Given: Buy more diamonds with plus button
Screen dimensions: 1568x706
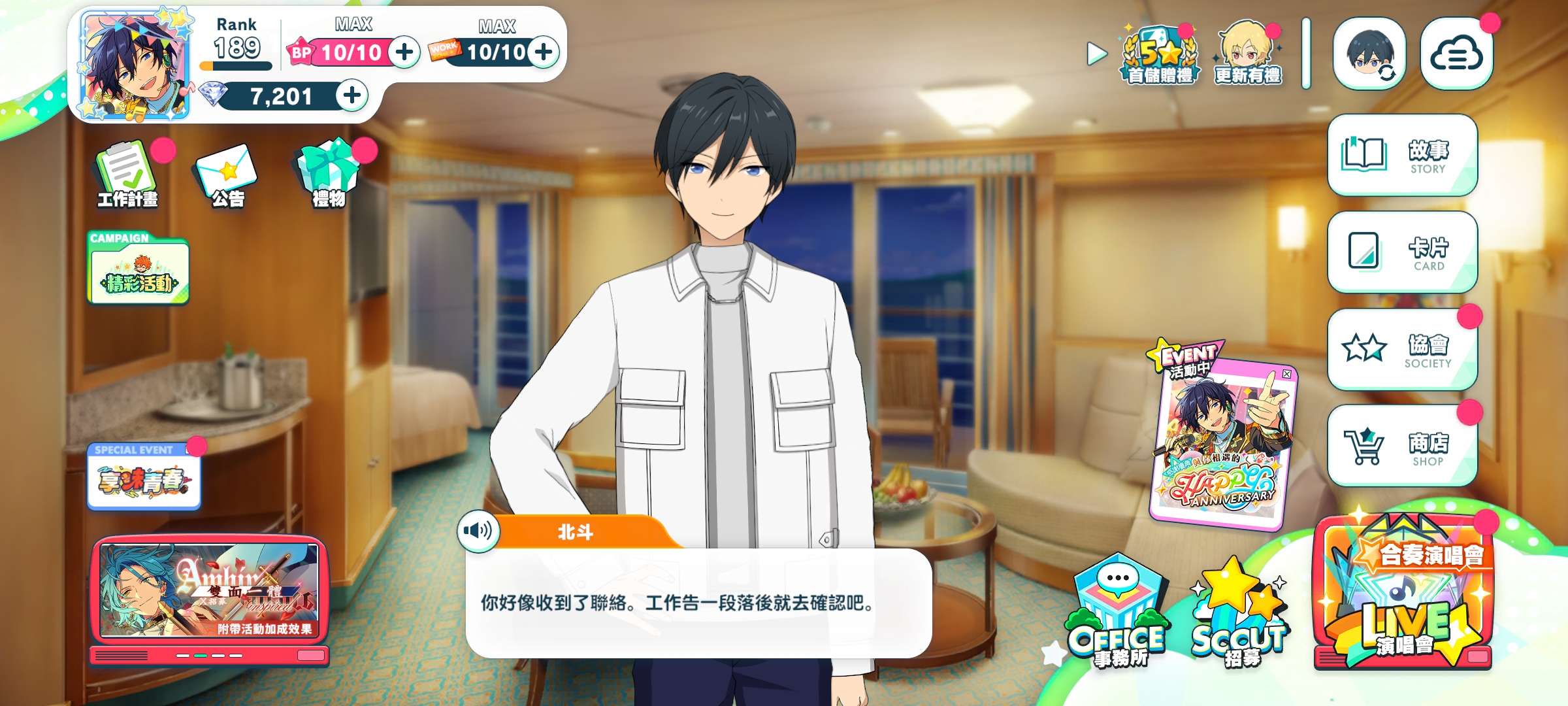Looking at the screenshot, I should click(x=352, y=95).
